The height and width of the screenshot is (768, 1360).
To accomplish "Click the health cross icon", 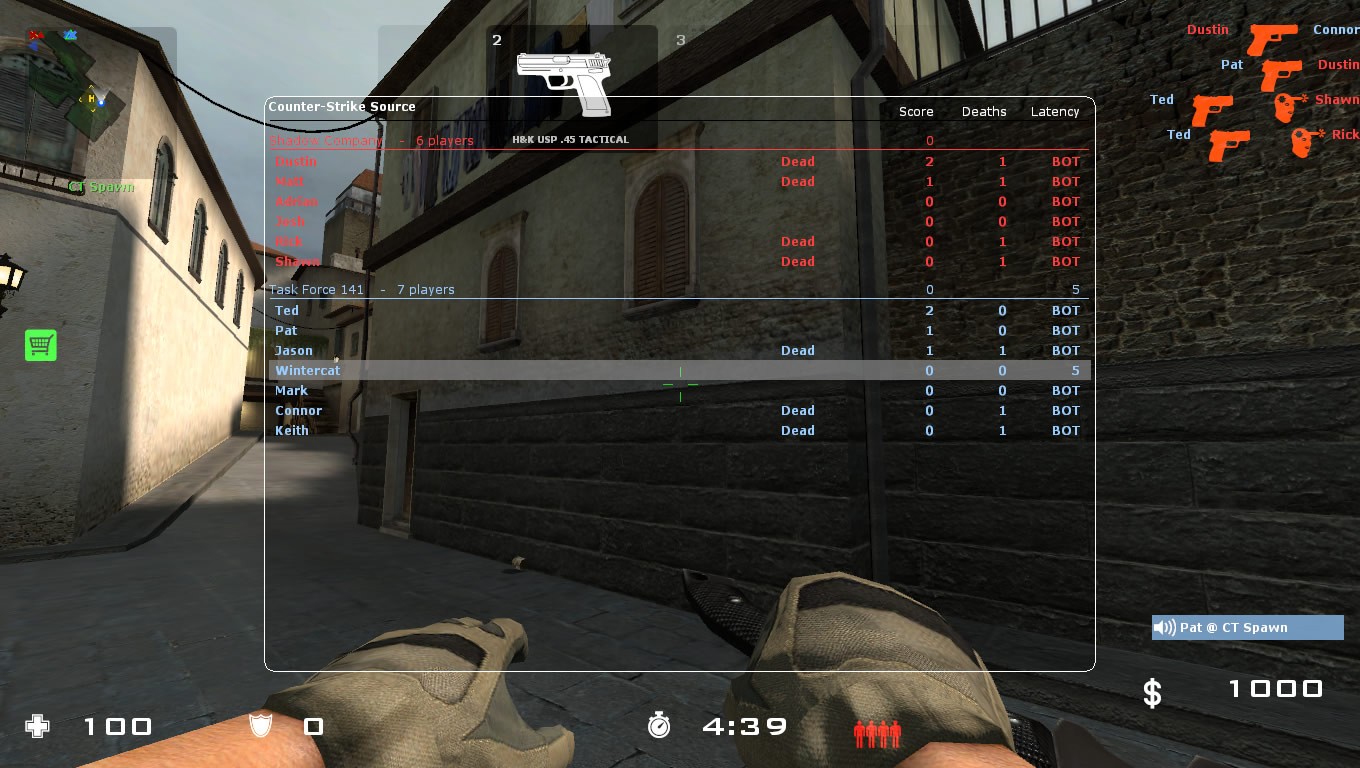I will tap(37, 727).
